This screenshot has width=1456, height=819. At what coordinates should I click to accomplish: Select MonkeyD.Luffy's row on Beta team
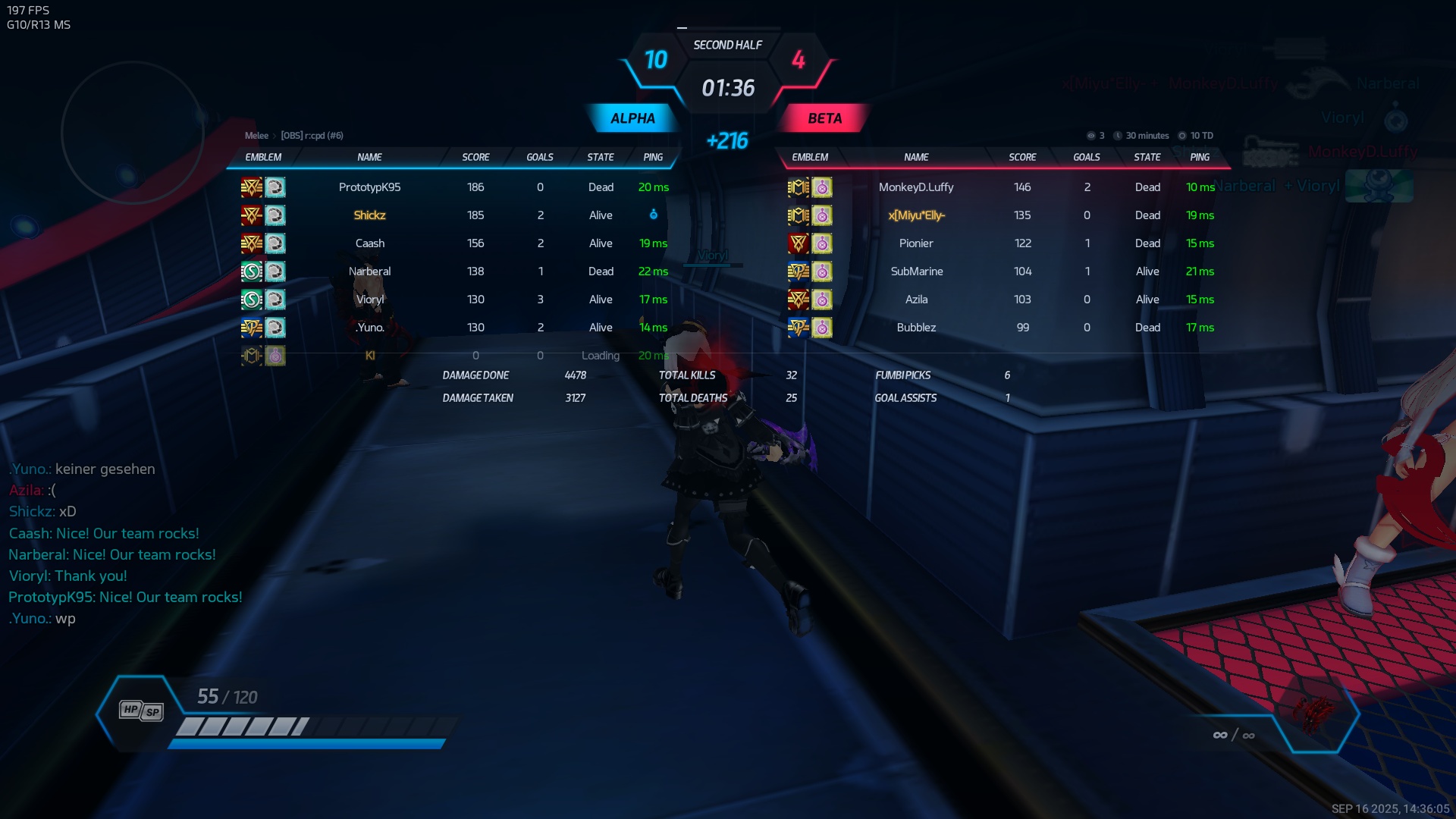point(916,187)
